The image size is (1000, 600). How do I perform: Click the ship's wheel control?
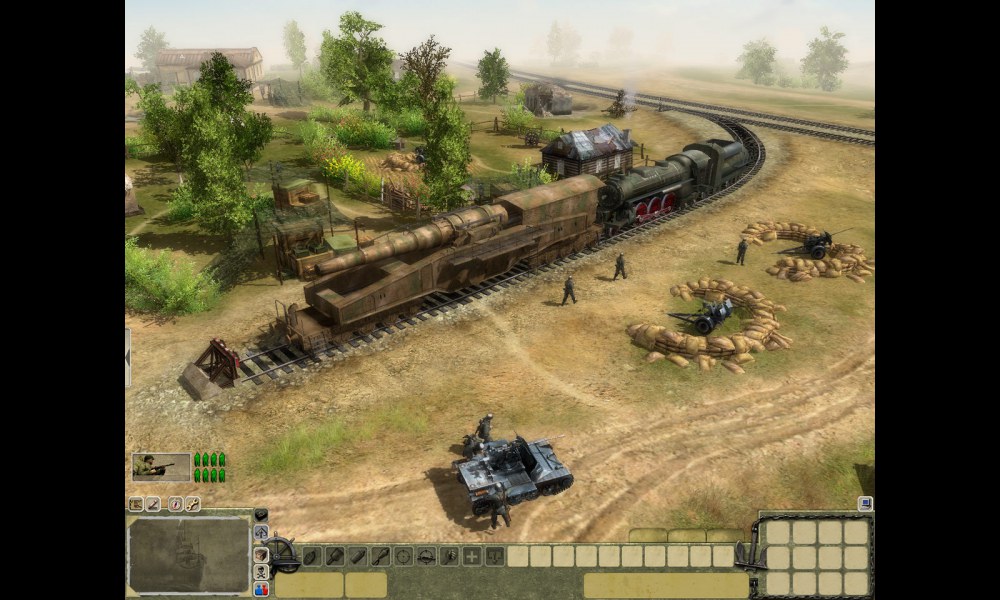click(x=283, y=553)
